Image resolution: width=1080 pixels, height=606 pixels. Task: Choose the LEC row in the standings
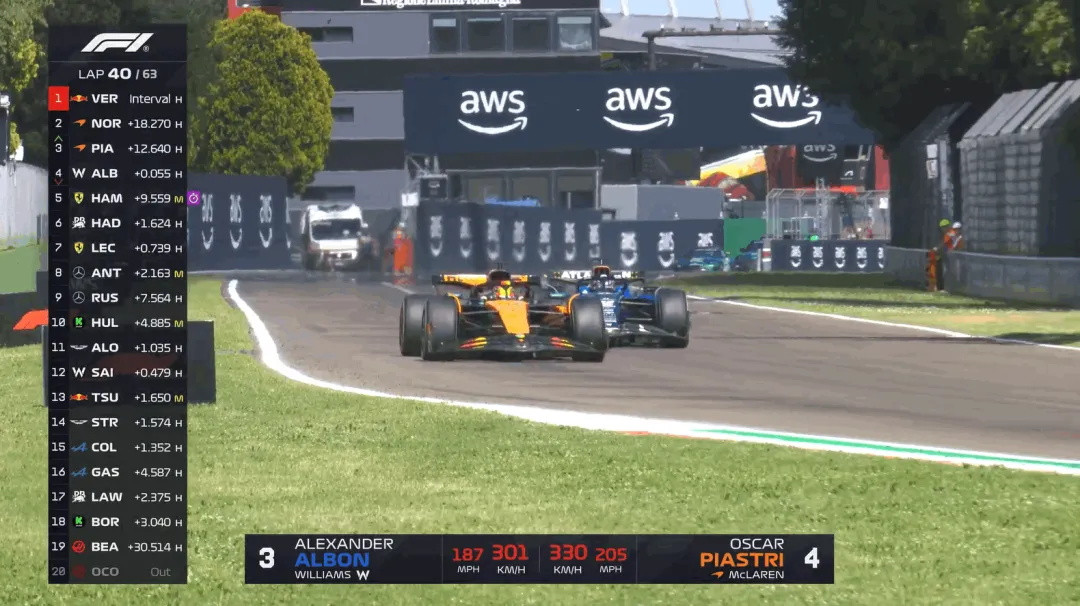click(x=117, y=248)
